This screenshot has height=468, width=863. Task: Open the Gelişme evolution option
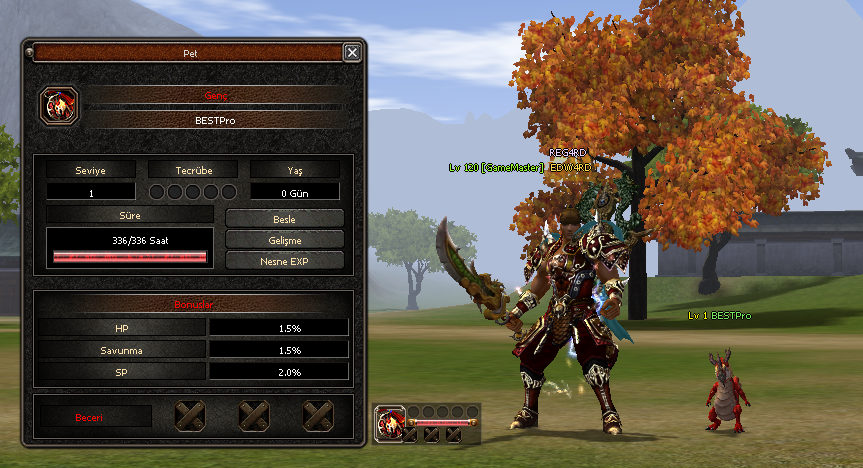tap(285, 239)
